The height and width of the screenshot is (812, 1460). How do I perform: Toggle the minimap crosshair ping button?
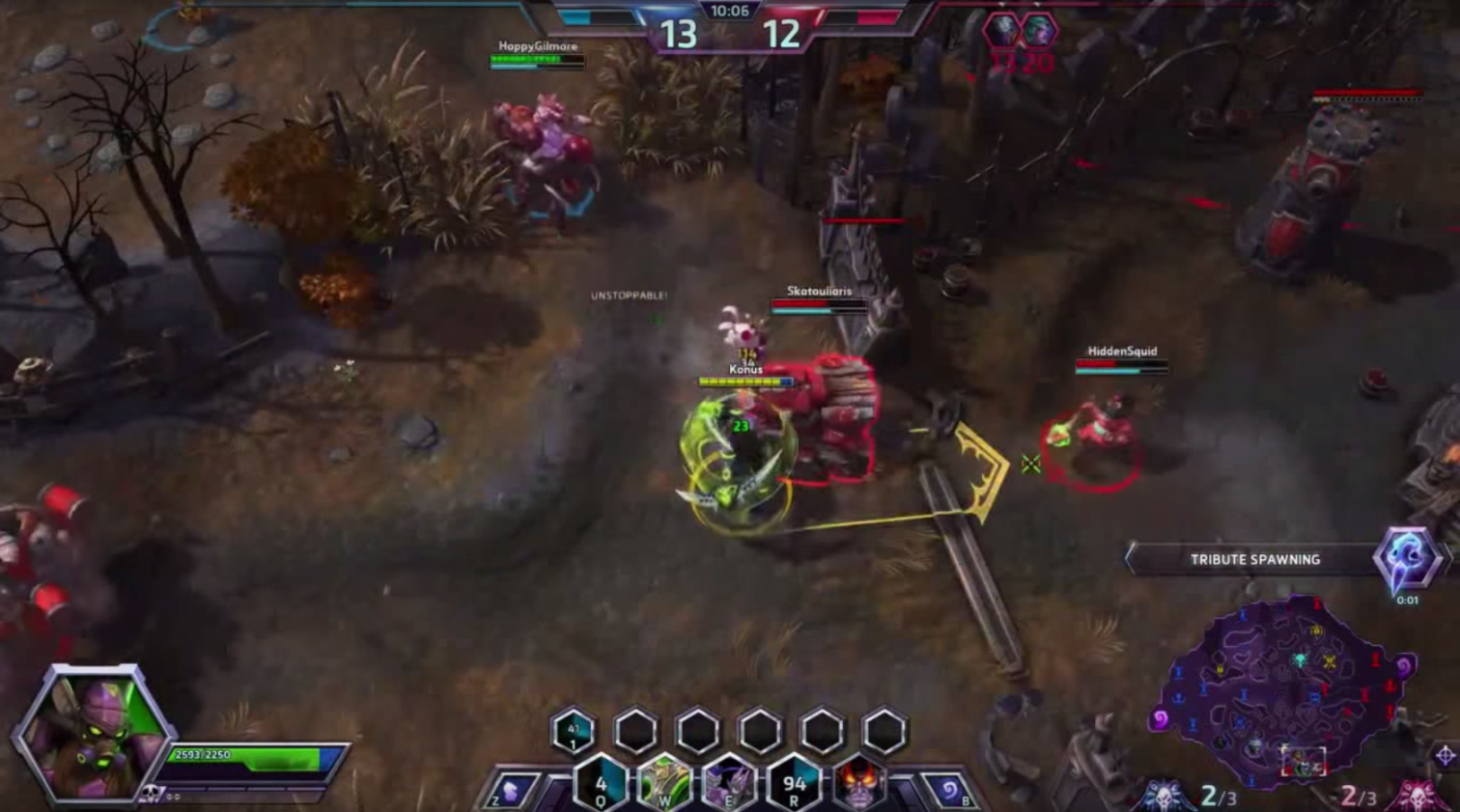(1445, 755)
